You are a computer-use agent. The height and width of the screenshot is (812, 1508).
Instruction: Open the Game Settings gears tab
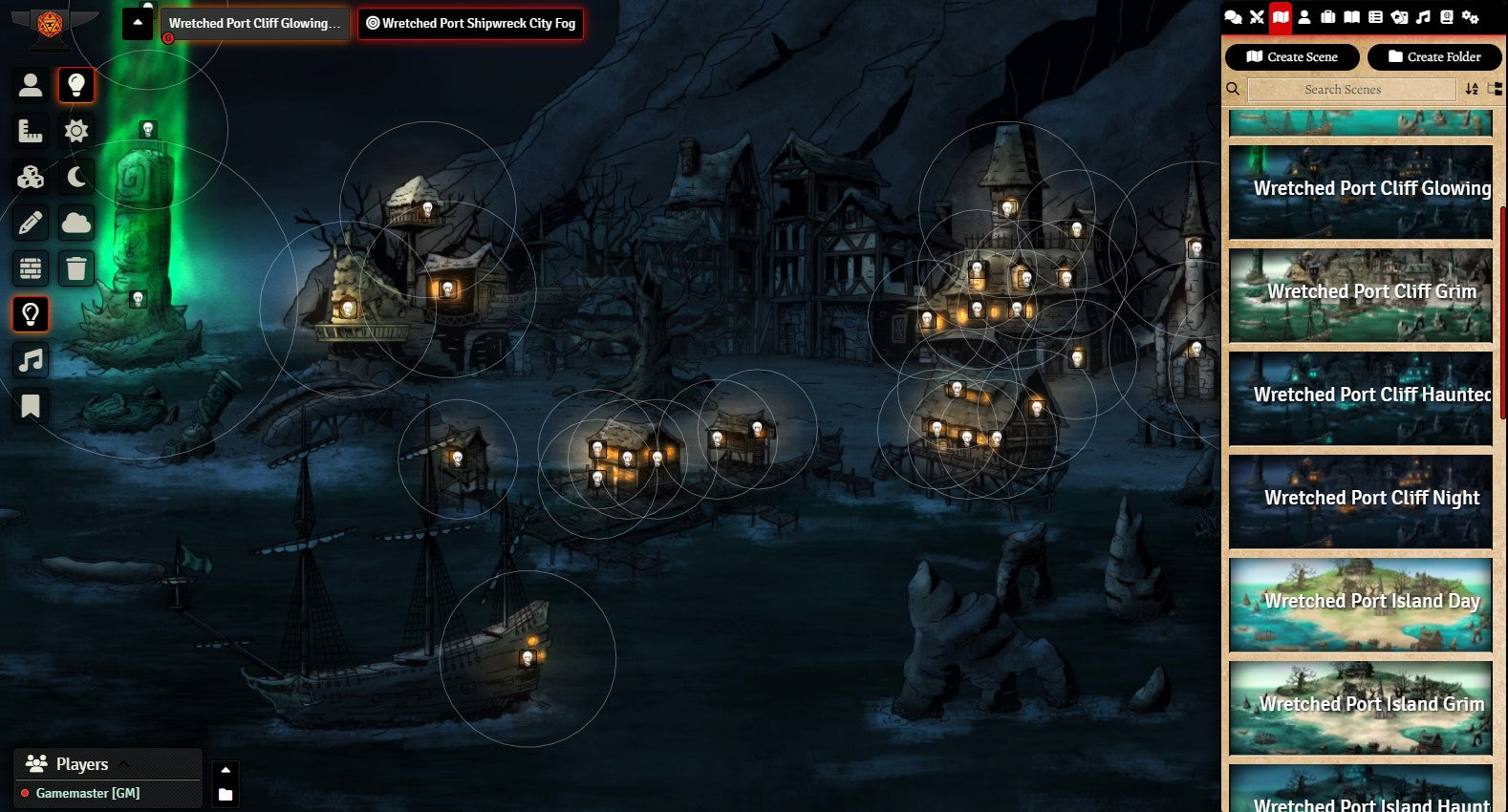coord(1471,17)
